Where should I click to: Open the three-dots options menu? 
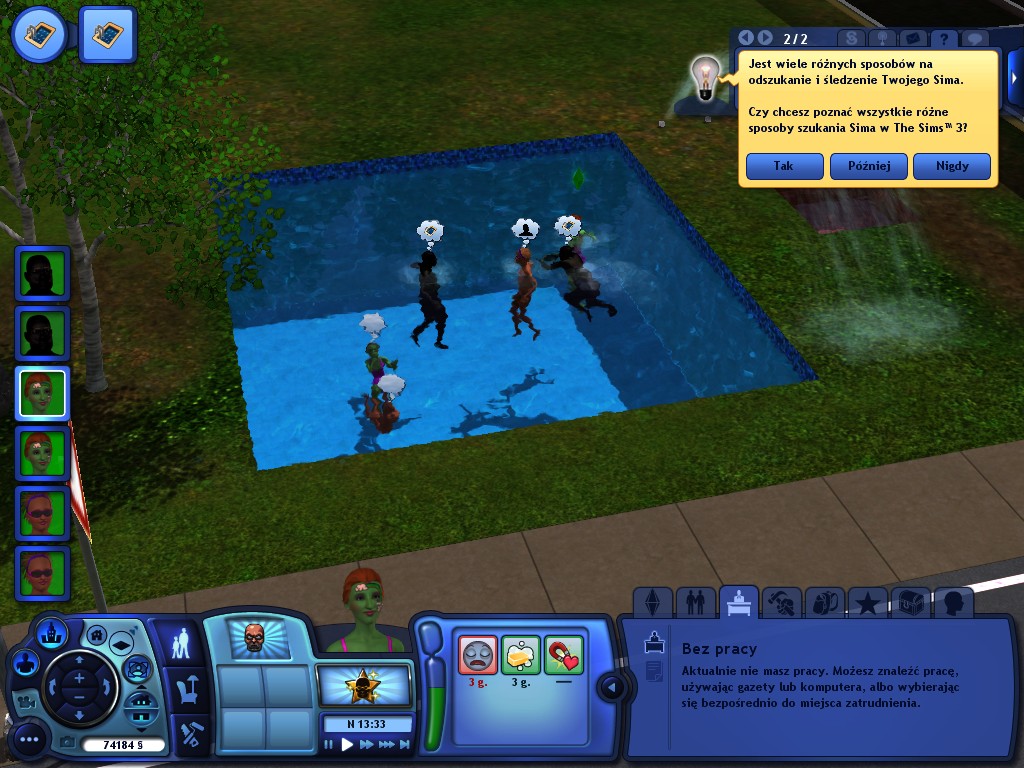coord(29,741)
